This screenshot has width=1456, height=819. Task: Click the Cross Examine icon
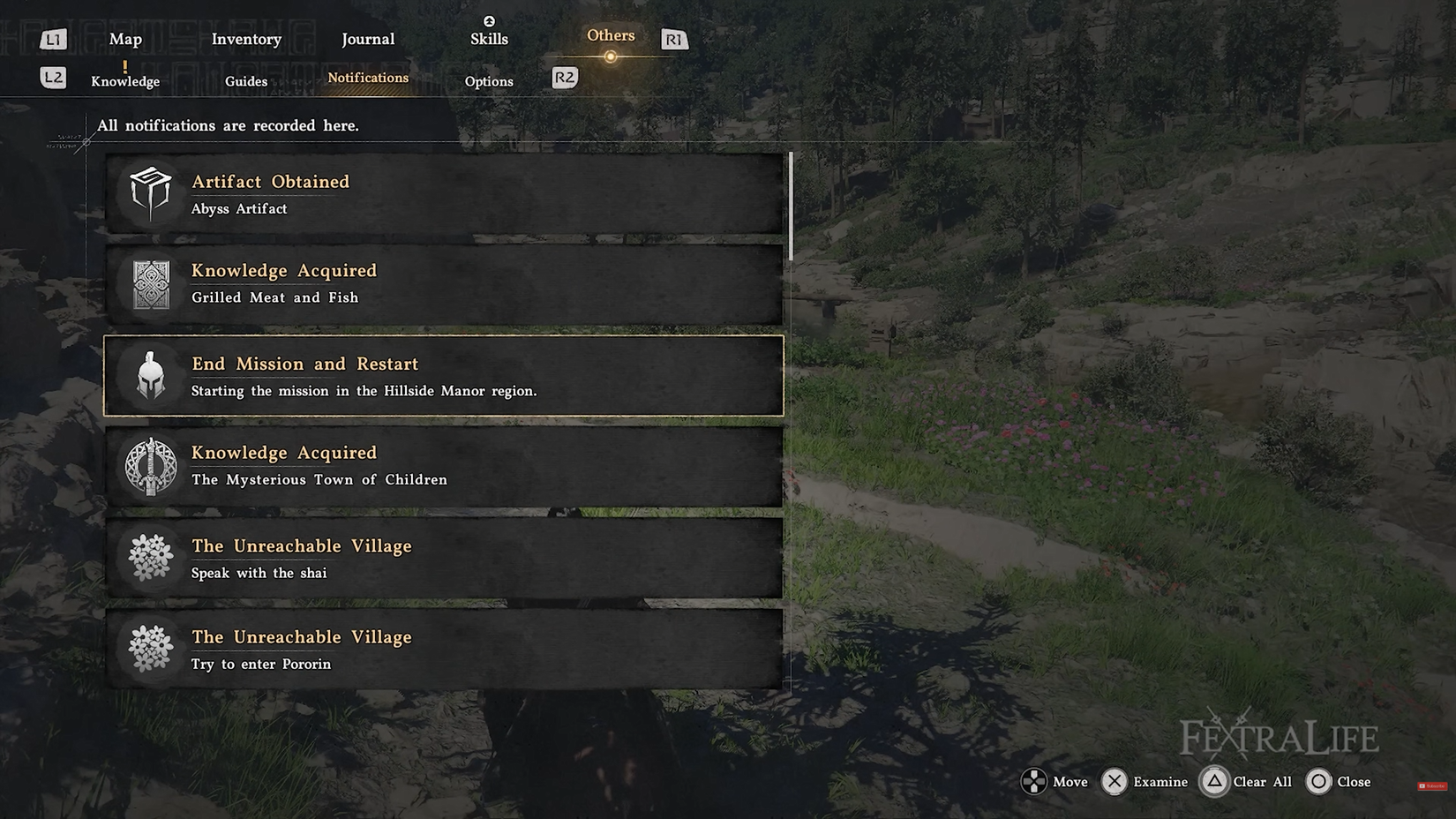[1116, 781]
